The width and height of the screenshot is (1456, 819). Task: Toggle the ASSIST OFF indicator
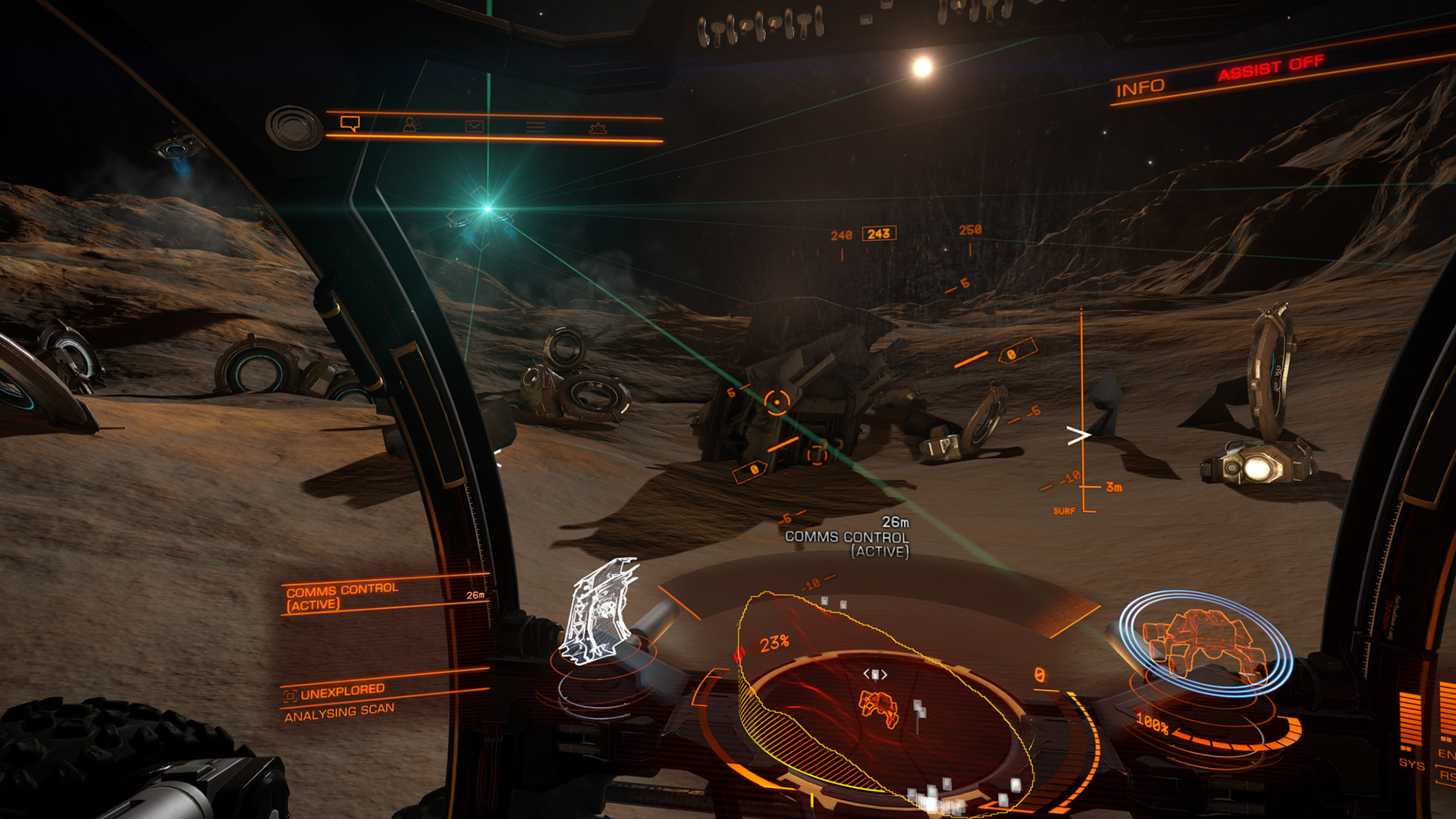click(1271, 67)
